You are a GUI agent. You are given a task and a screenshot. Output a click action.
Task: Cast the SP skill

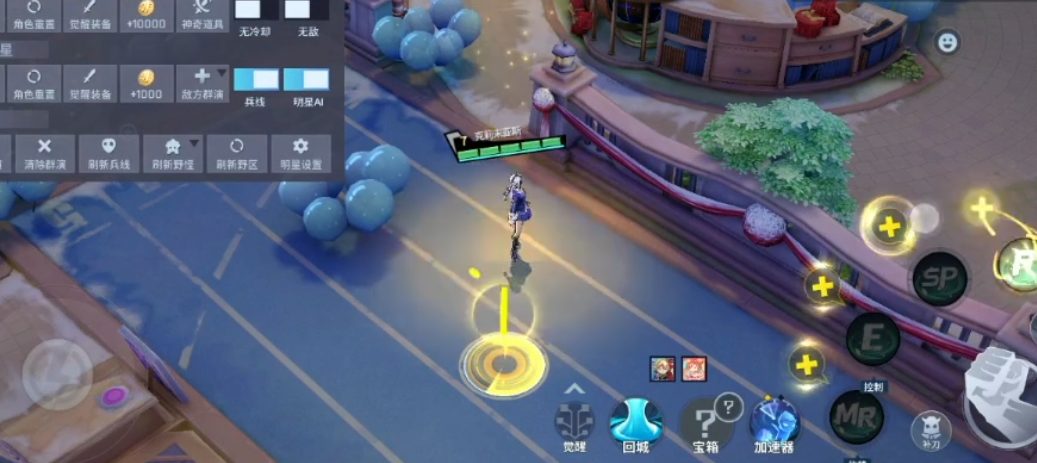pos(939,278)
